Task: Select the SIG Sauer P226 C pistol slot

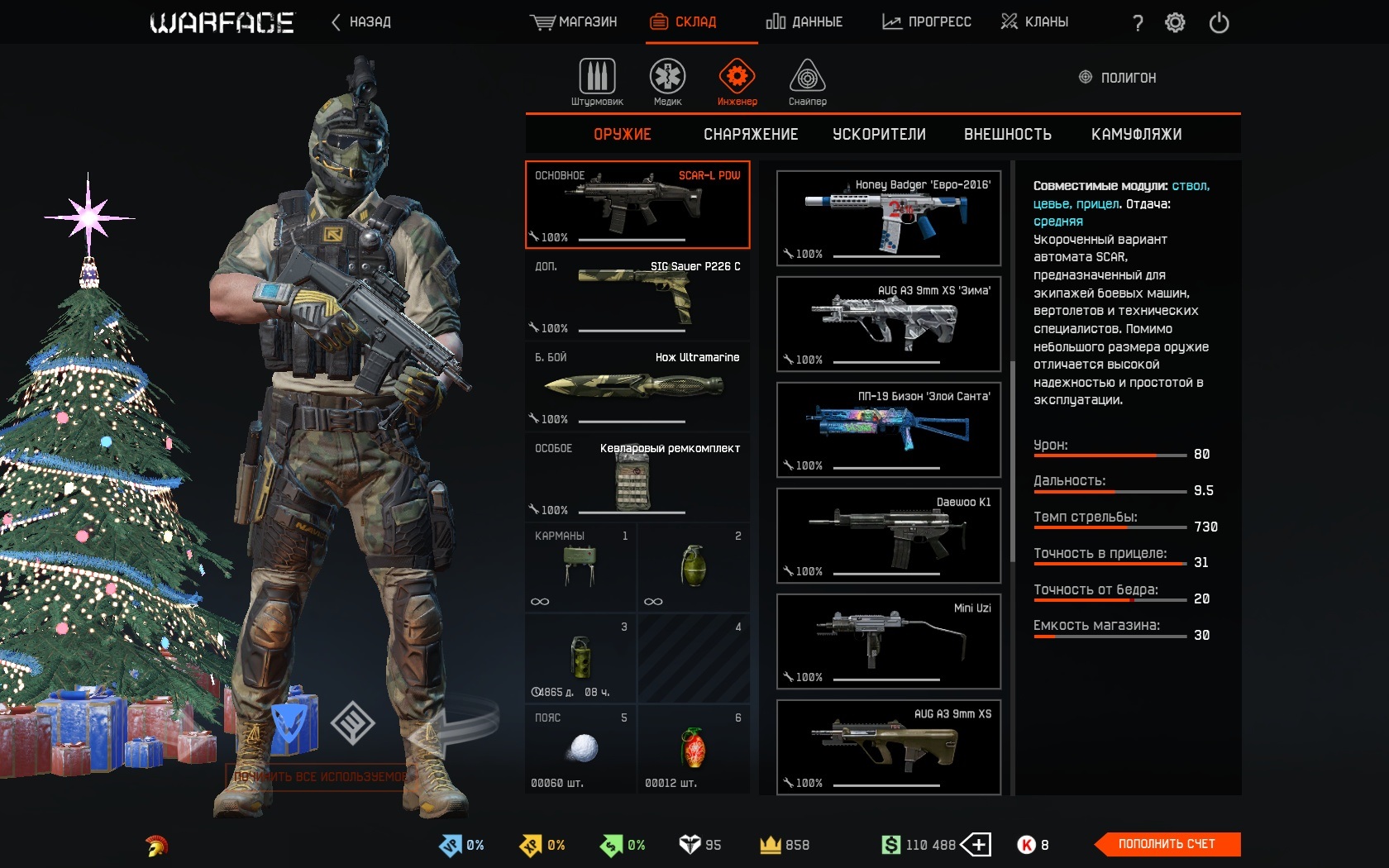Action: (637, 295)
